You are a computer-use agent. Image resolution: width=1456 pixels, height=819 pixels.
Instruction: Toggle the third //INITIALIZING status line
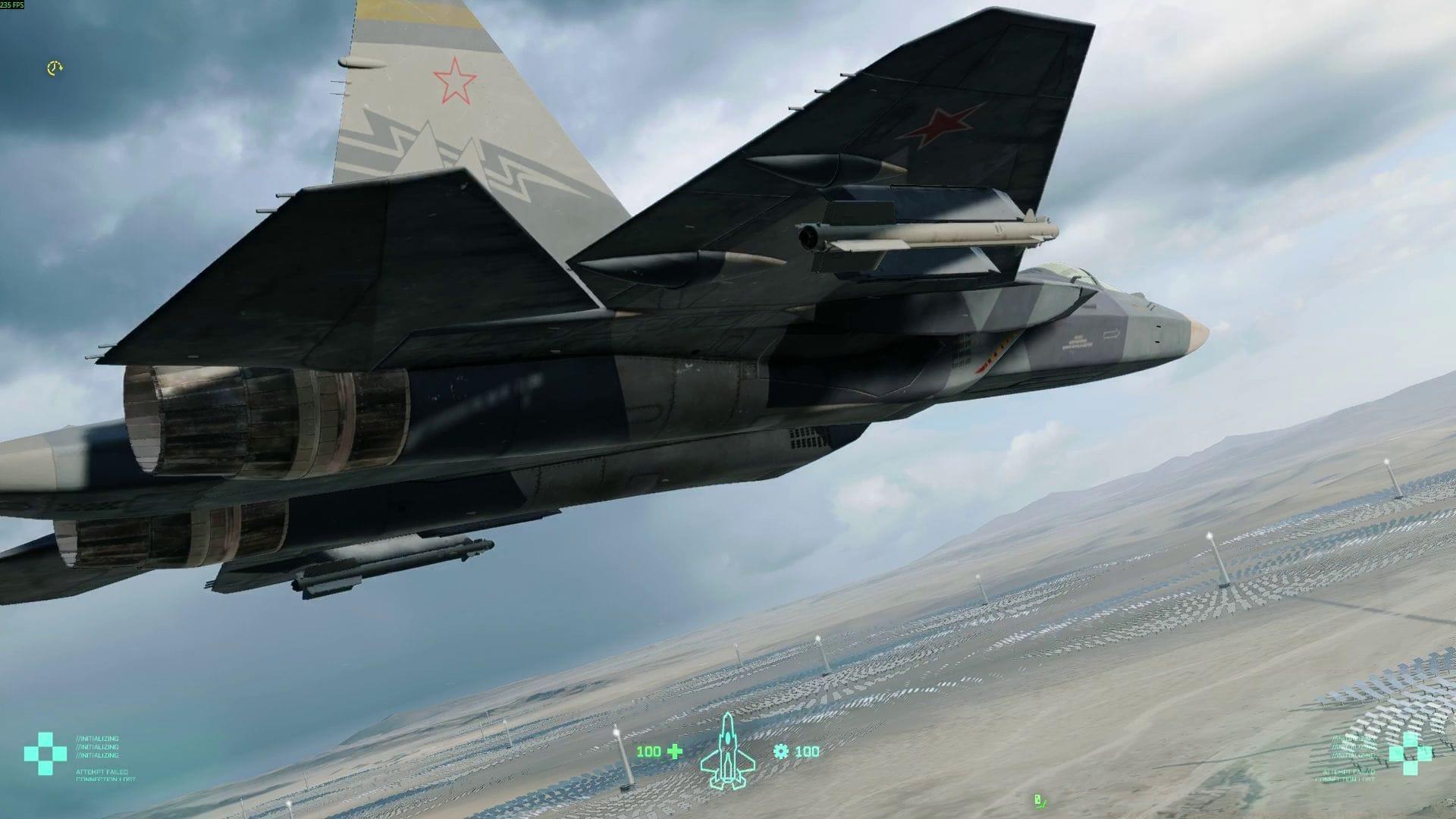coord(98,755)
